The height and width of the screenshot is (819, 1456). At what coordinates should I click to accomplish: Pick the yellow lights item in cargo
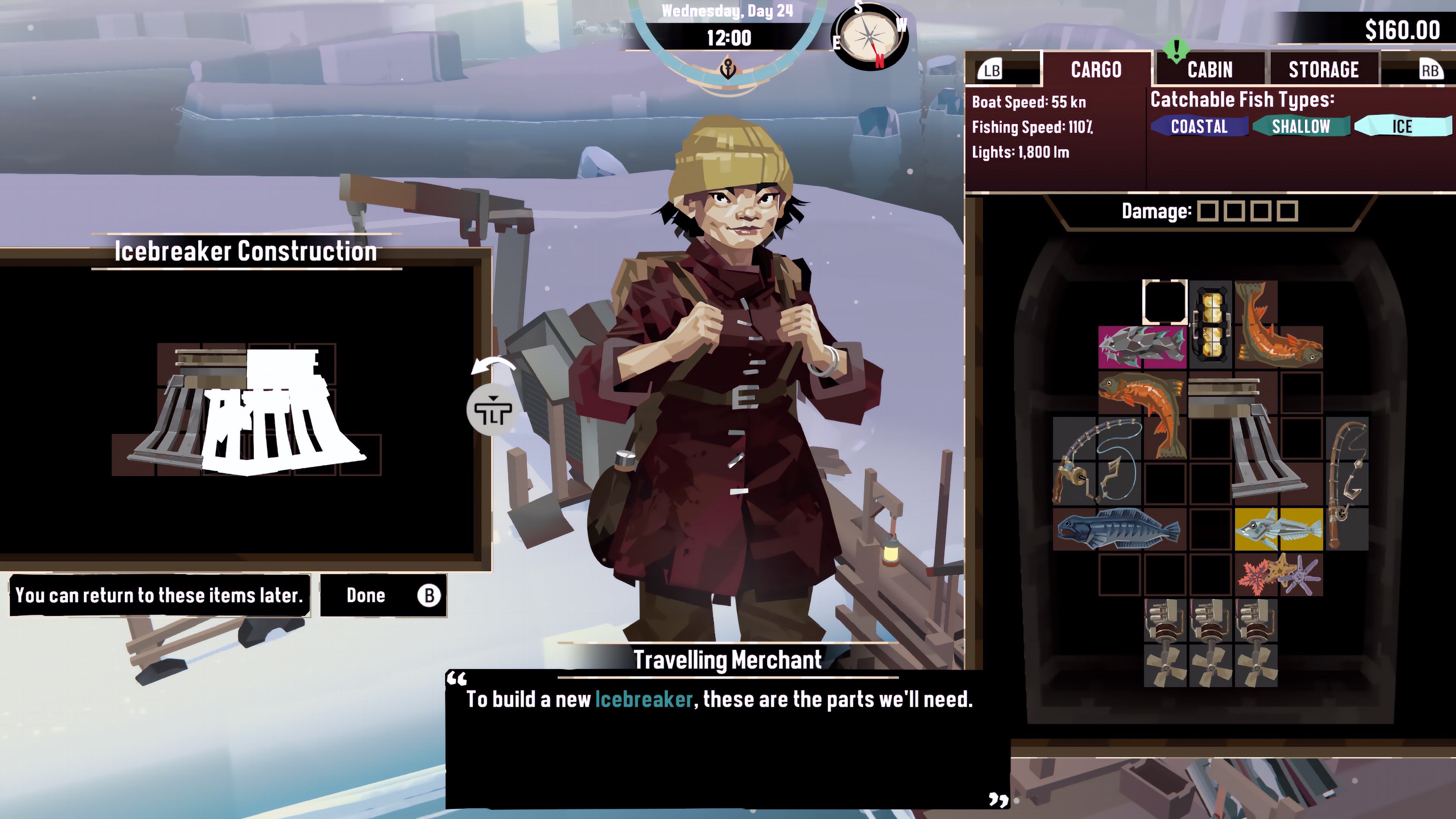point(1211,324)
